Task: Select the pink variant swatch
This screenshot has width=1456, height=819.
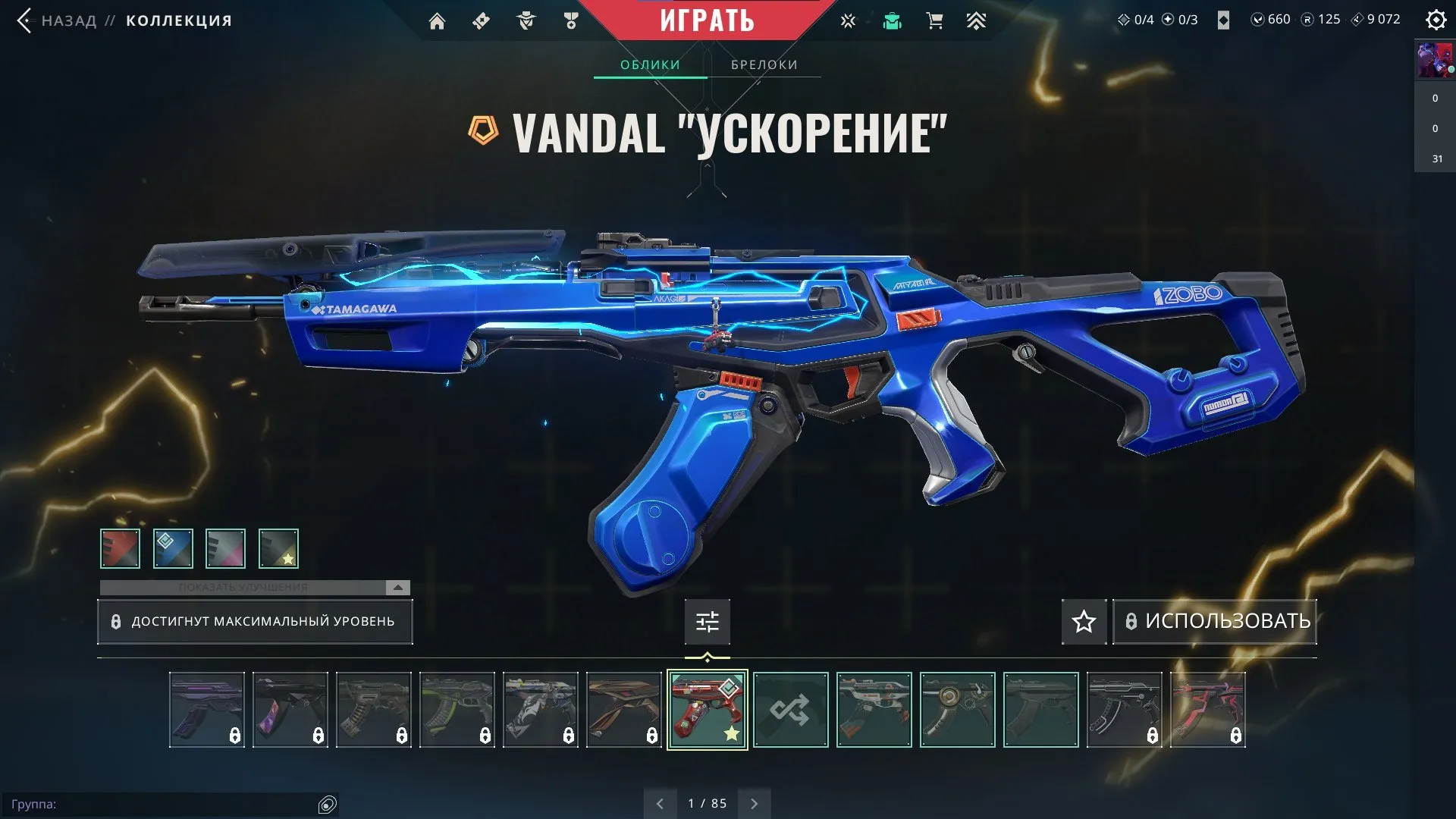Action: (226, 548)
